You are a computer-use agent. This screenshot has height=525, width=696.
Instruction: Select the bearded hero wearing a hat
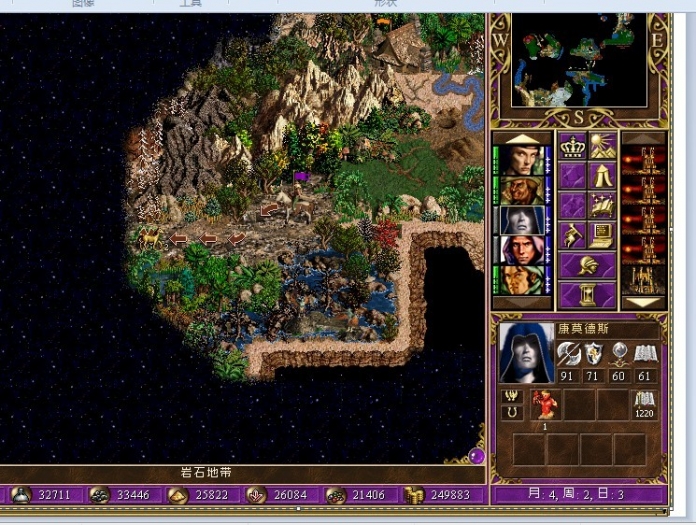521,190
